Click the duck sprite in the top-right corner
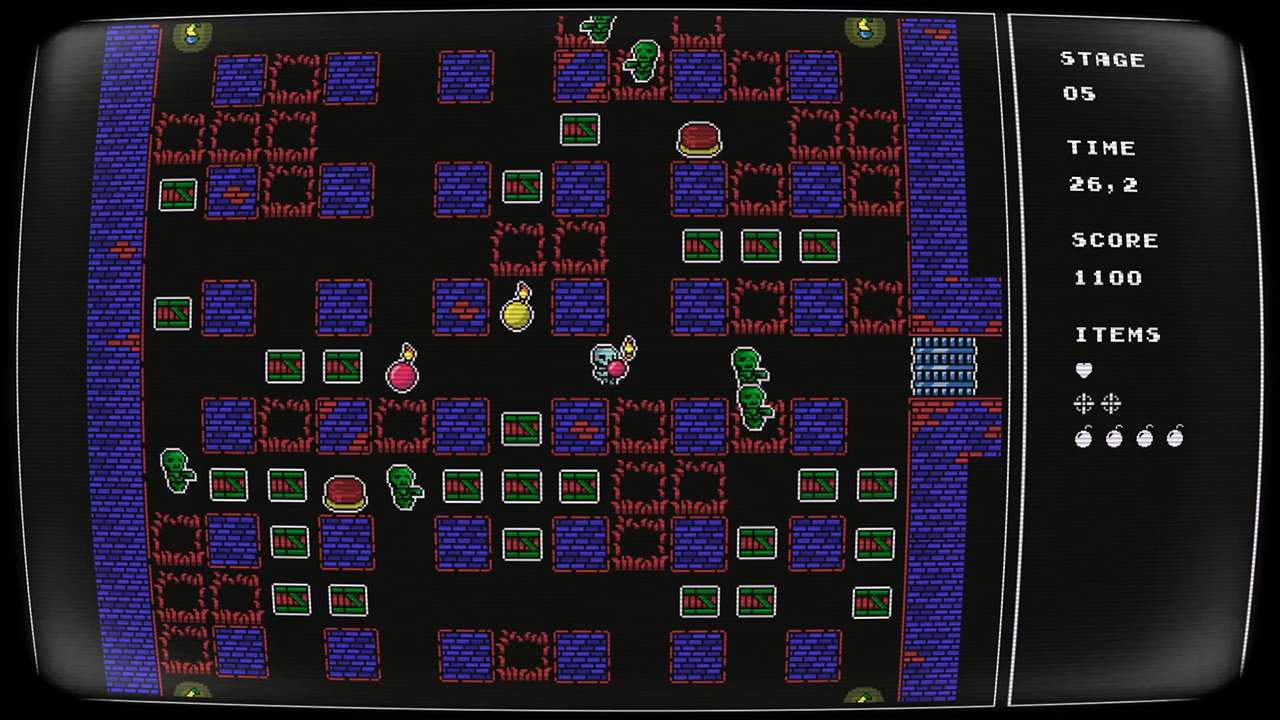Screen dimensions: 1280x720 (864, 30)
